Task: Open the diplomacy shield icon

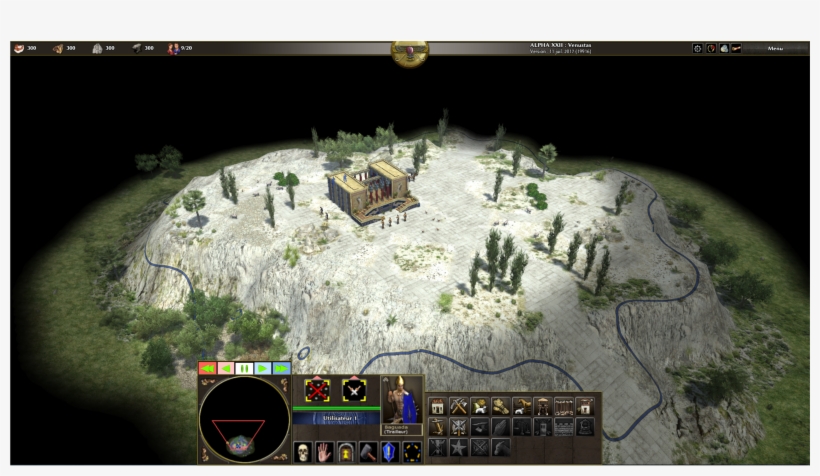Action: coord(710,48)
